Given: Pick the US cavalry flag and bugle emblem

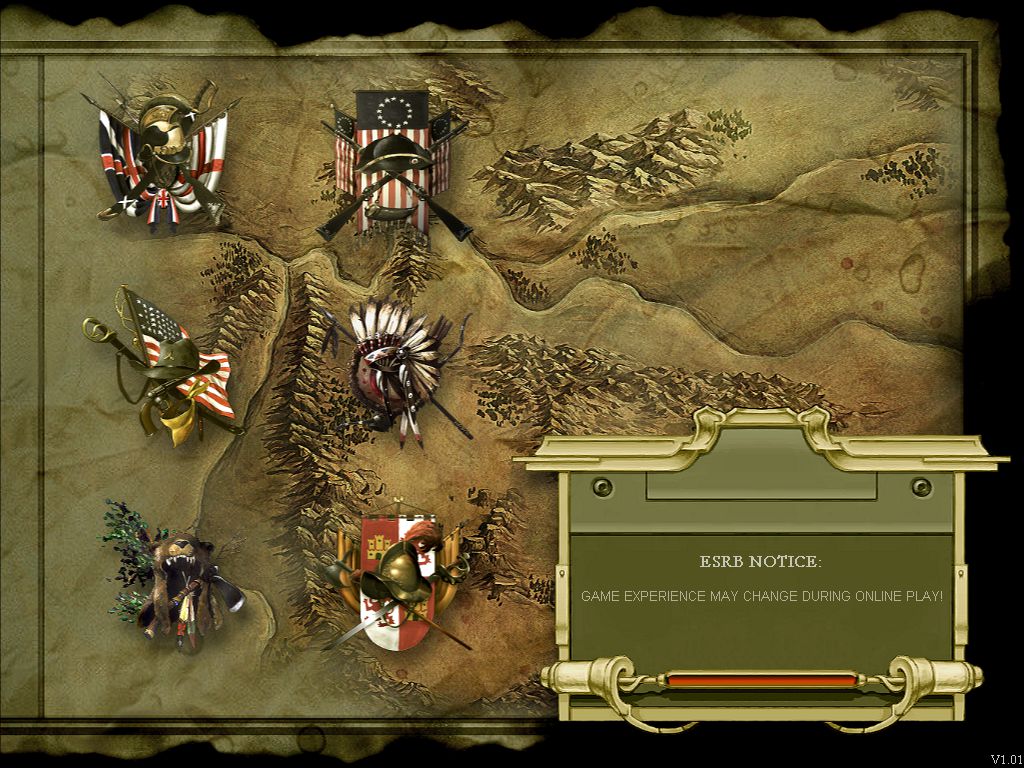Looking at the screenshot, I should (168, 365).
